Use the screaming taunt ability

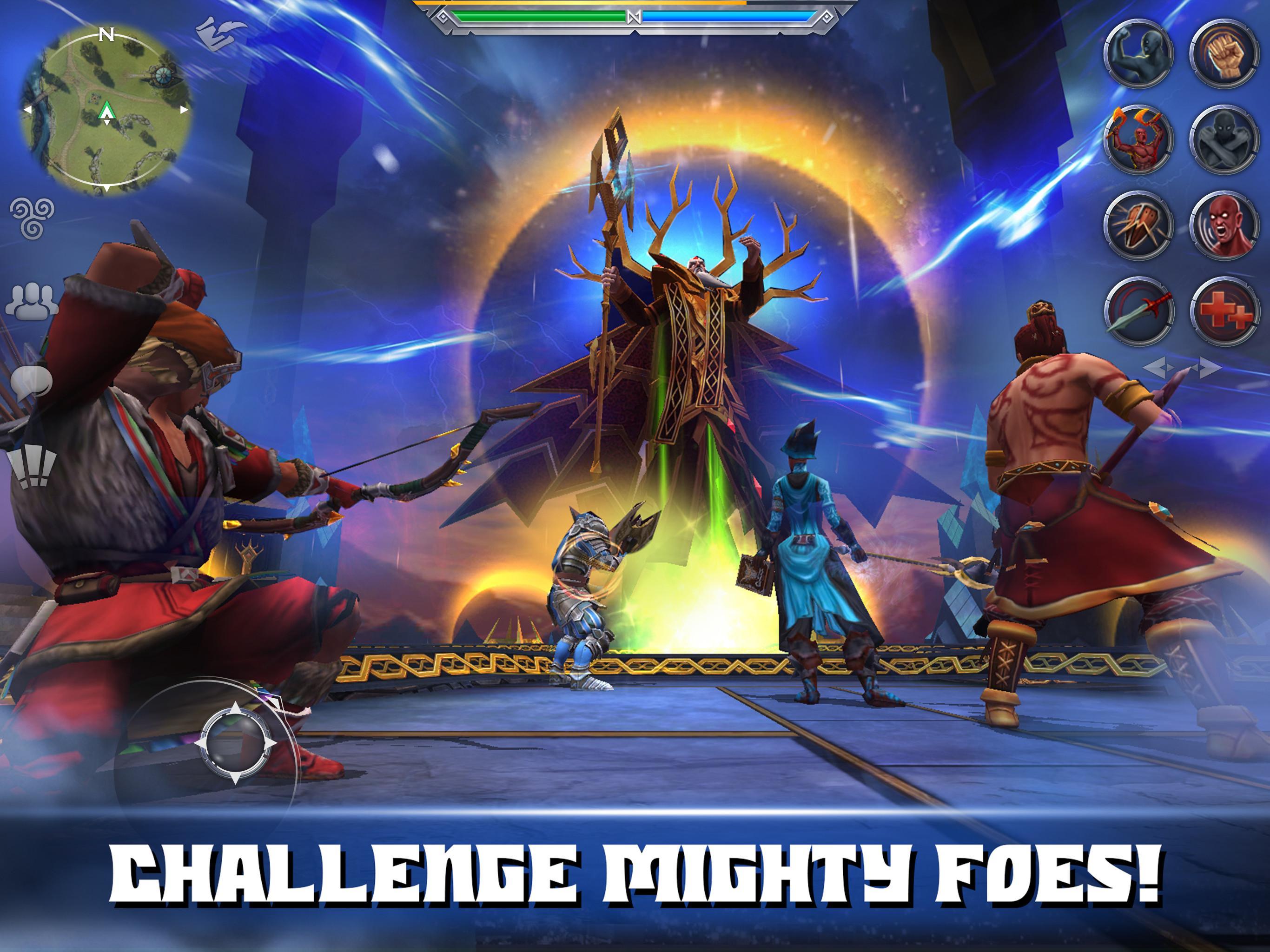click(x=1224, y=224)
